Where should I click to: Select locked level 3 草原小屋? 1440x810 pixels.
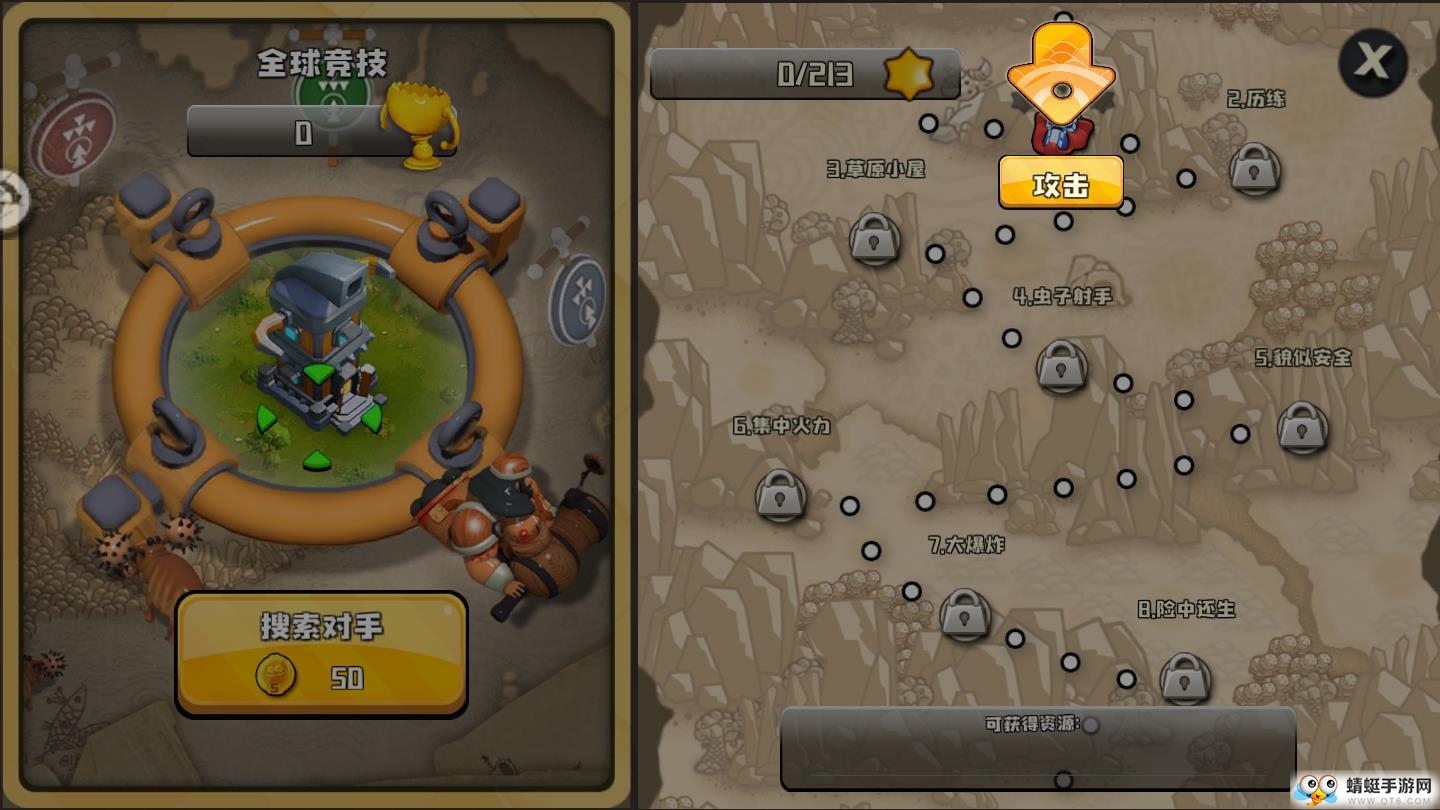click(875, 240)
